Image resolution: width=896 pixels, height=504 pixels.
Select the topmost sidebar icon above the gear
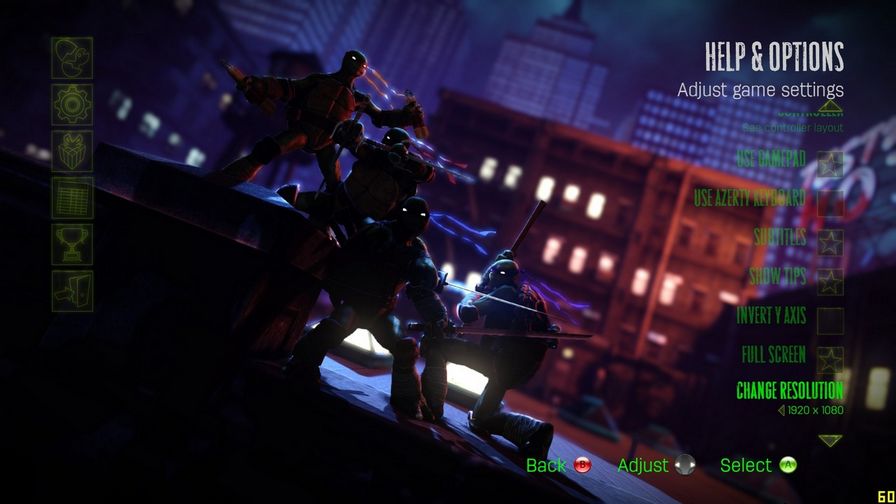pos(72,58)
